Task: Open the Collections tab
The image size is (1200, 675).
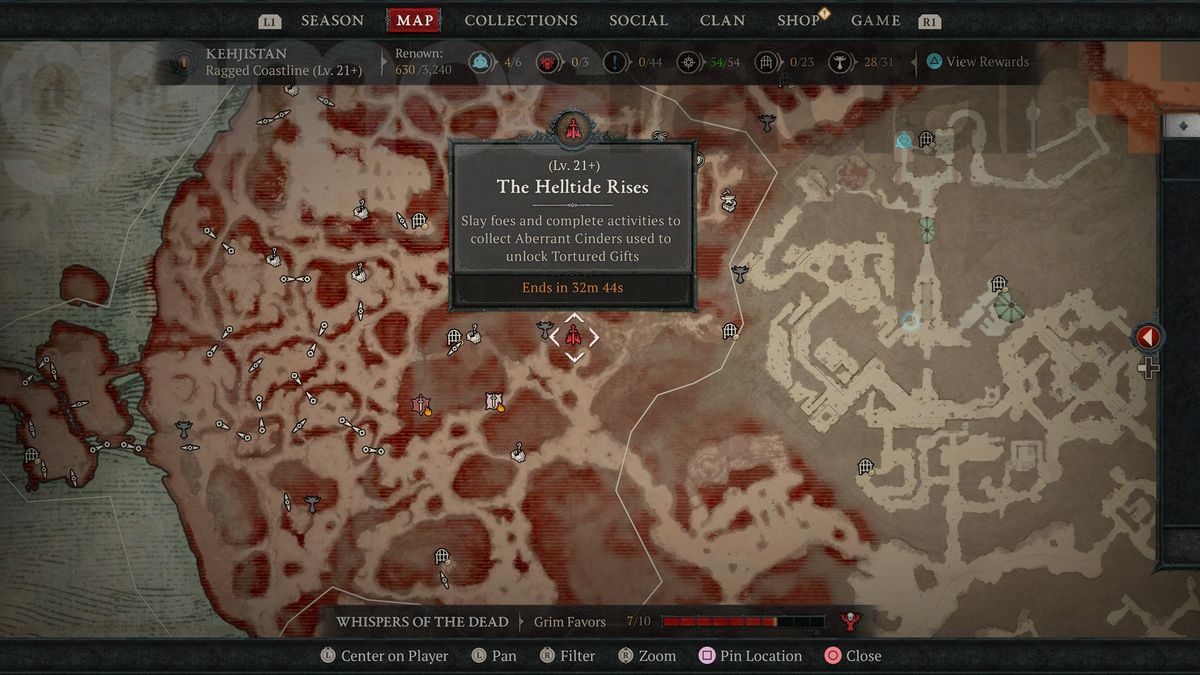Action: click(x=521, y=20)
